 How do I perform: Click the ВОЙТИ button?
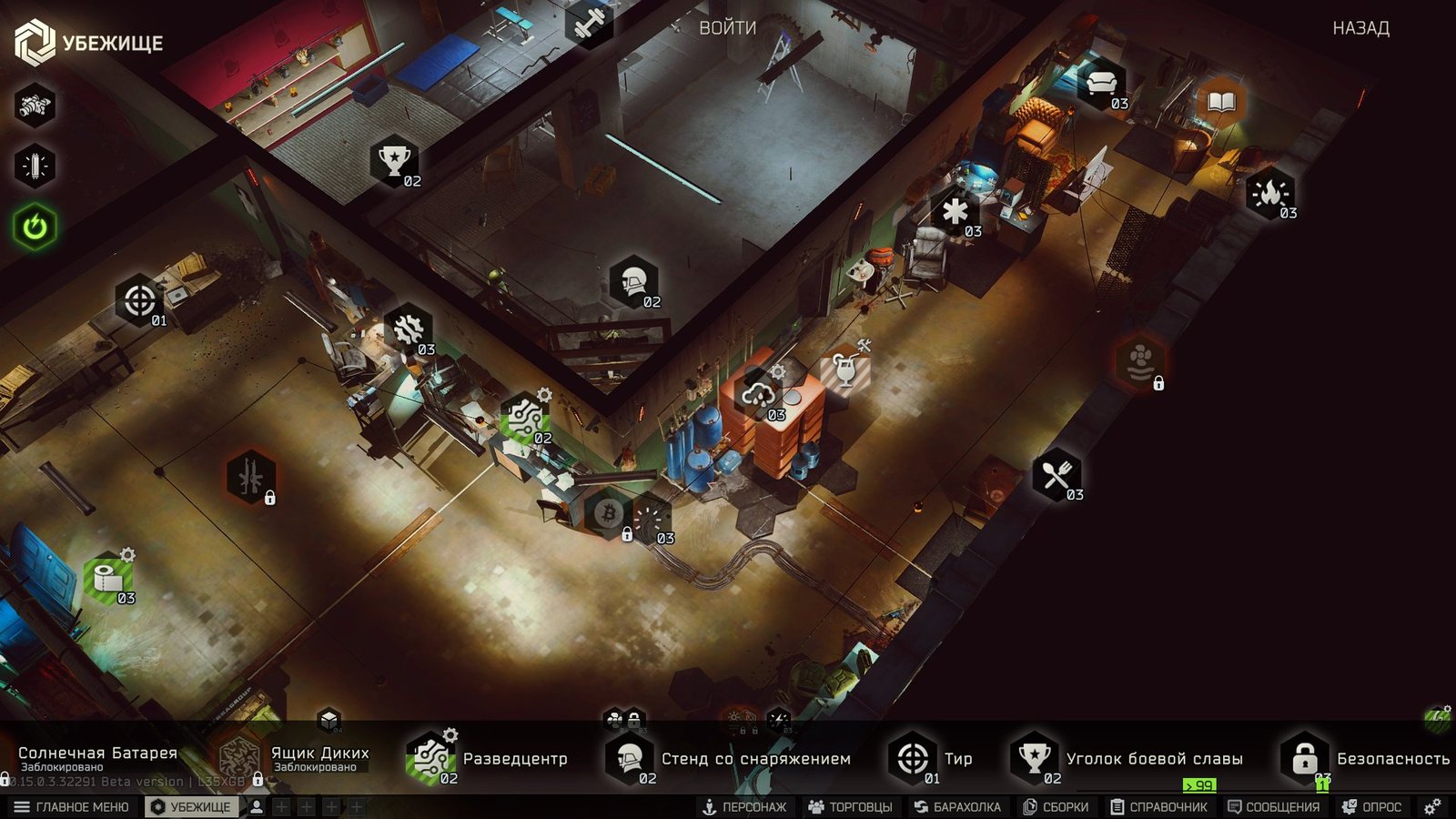click(x=727, y=28)
